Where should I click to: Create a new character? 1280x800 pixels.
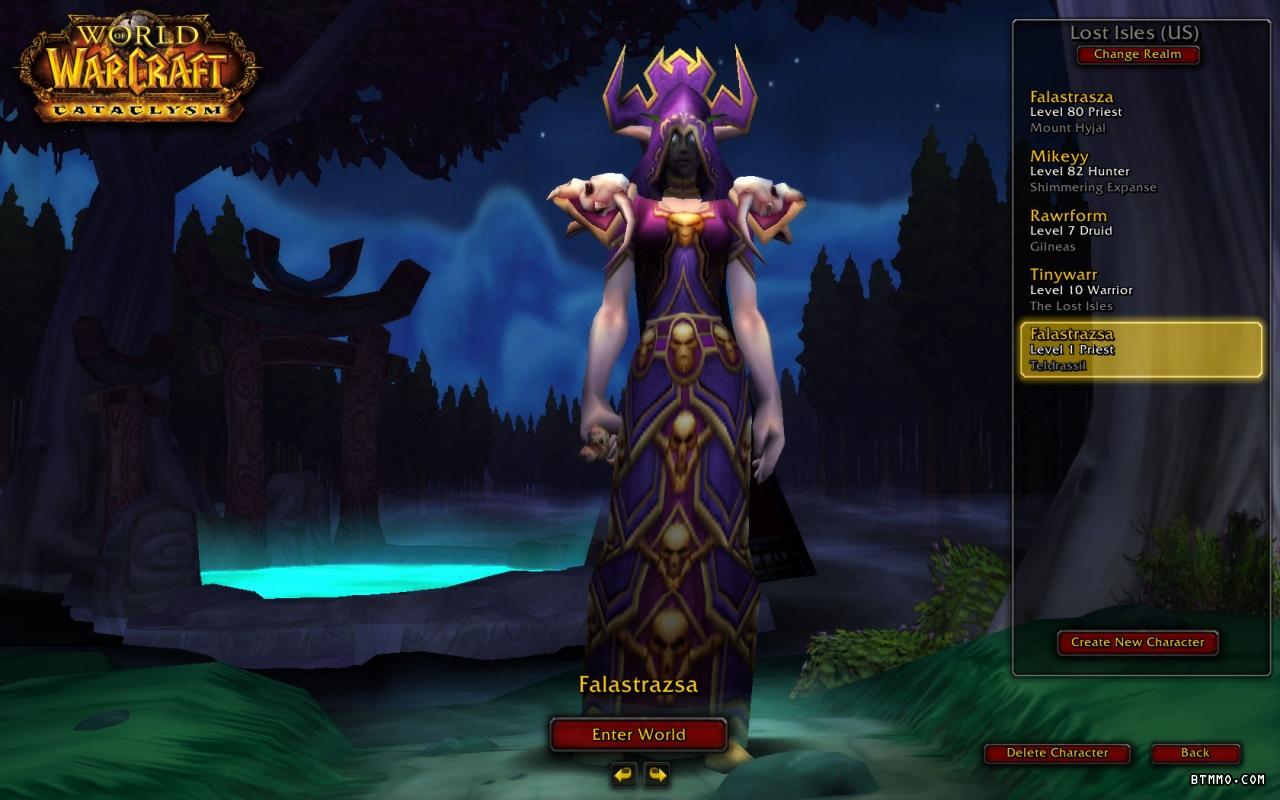click(x=1137, y=642)
